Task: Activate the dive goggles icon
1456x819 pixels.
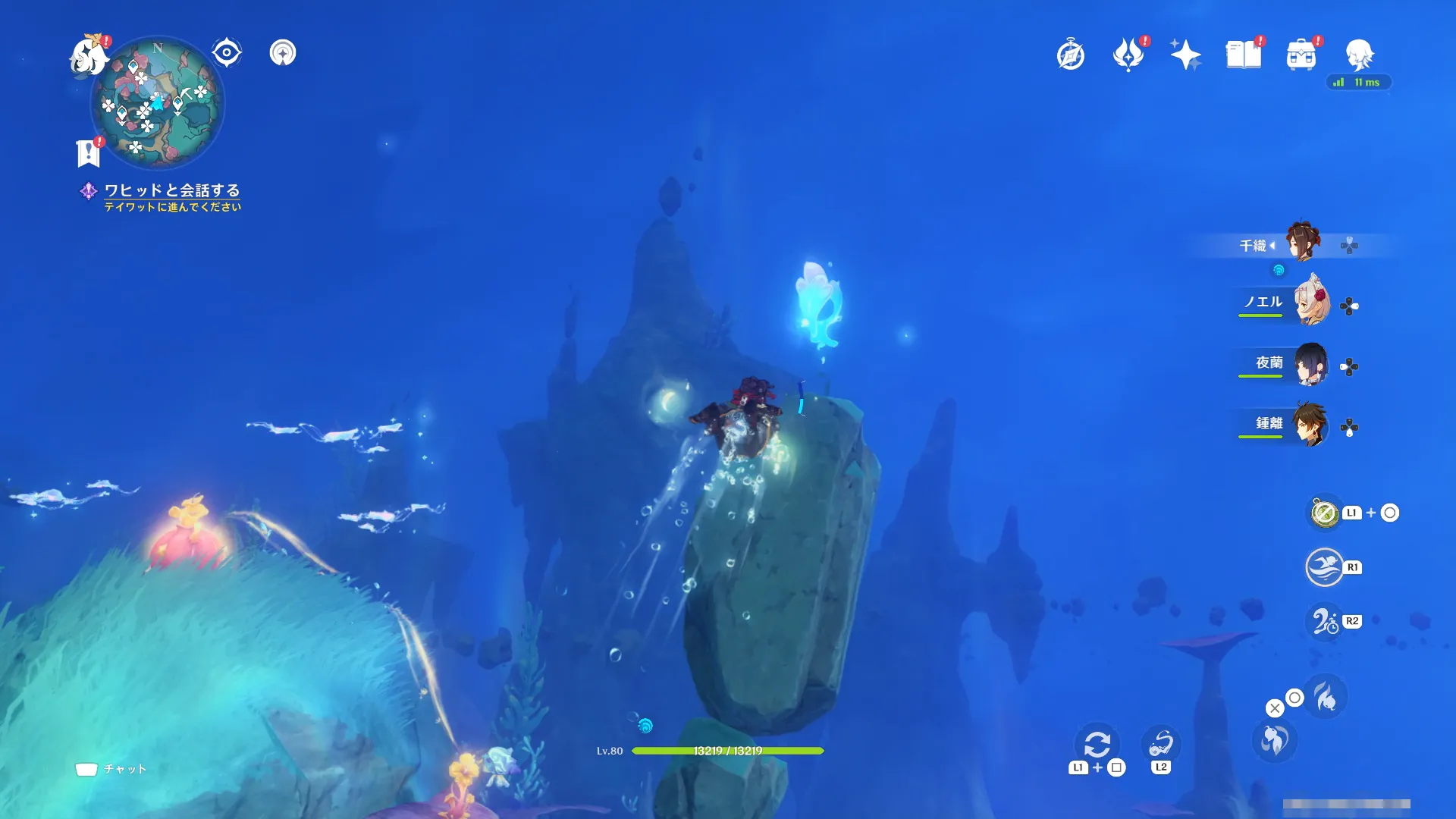Action: pyautogui.click(x=1160, y=743)
